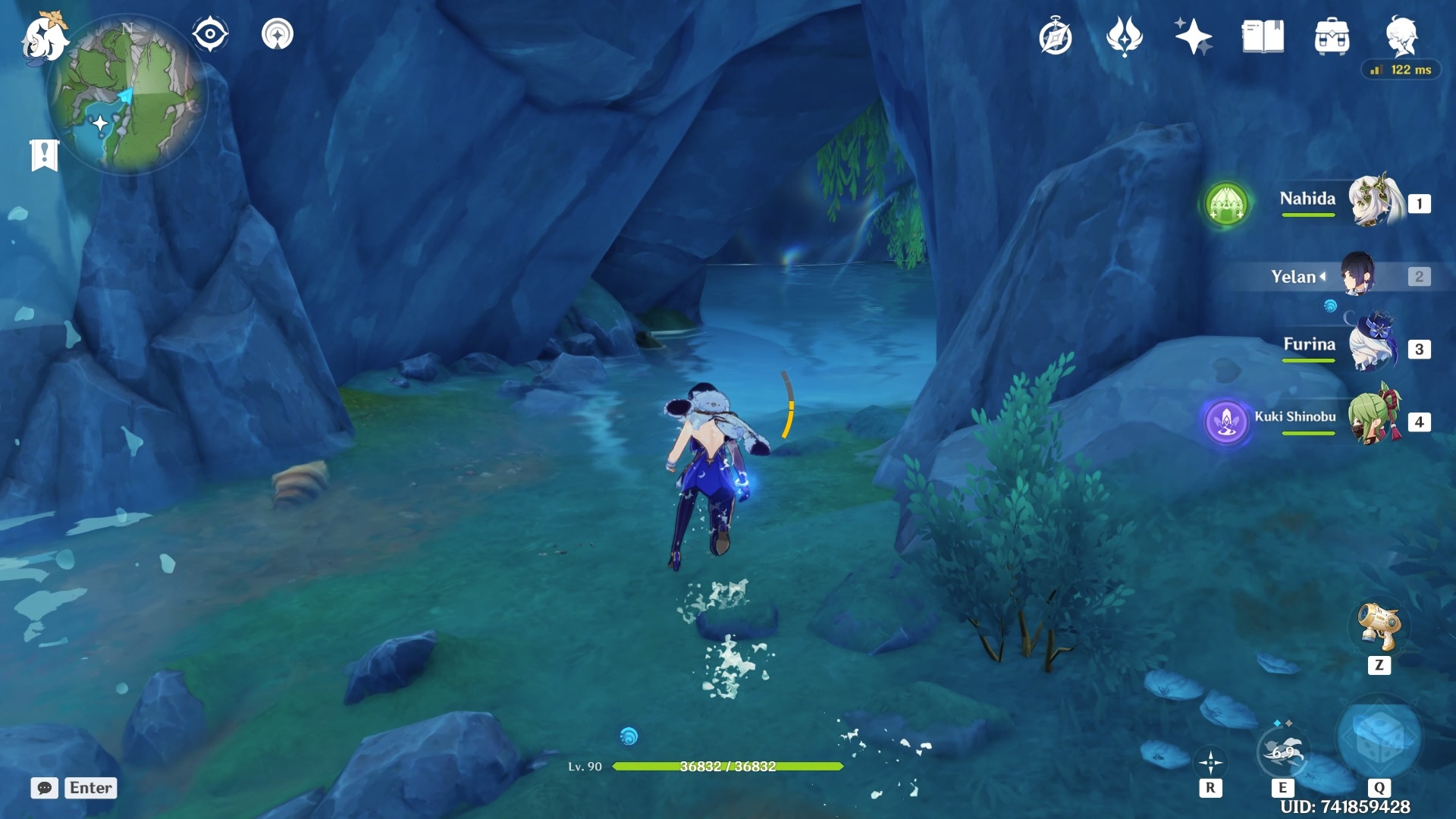Image resolution: width=1456 pixels, height=819 pixels.
Task: Use the golden gadget above Z
Action: tap(1379, 626)
